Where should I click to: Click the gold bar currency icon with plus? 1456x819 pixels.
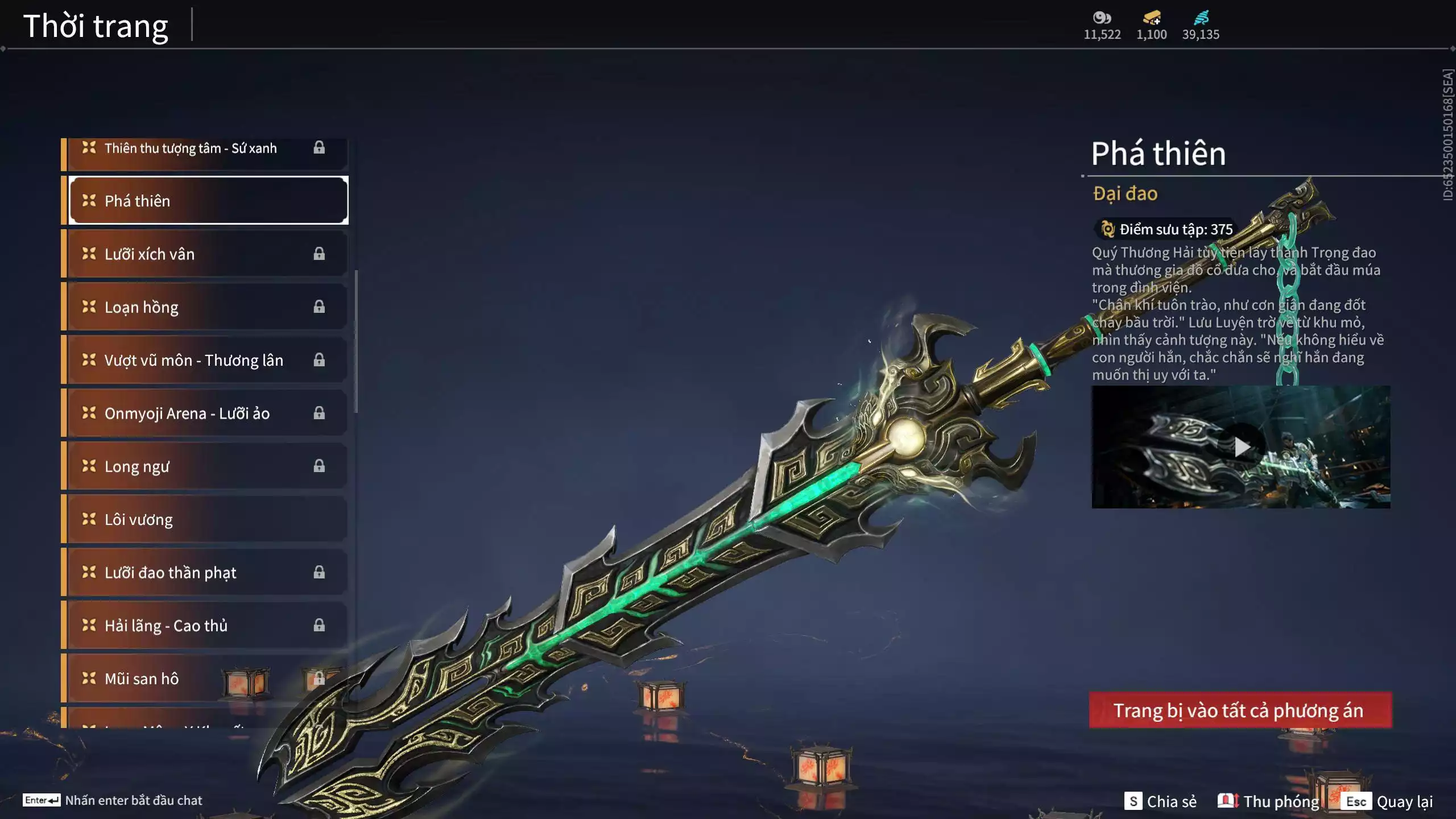(1152, 18)
